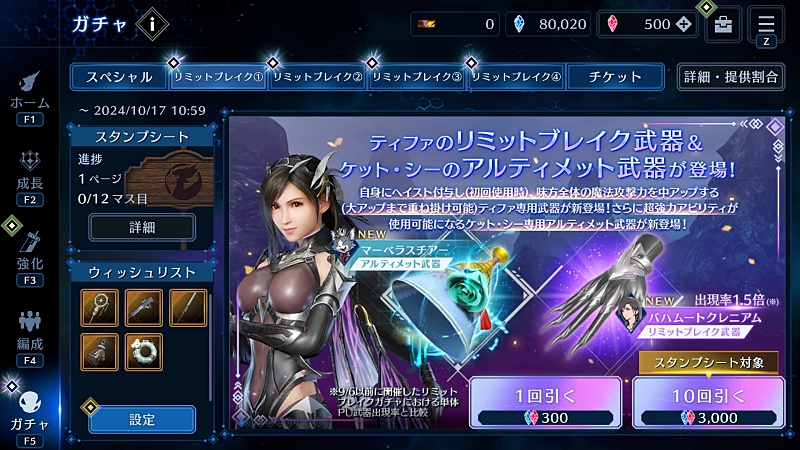Open 詳細・提供割合 details

point(731,76)
